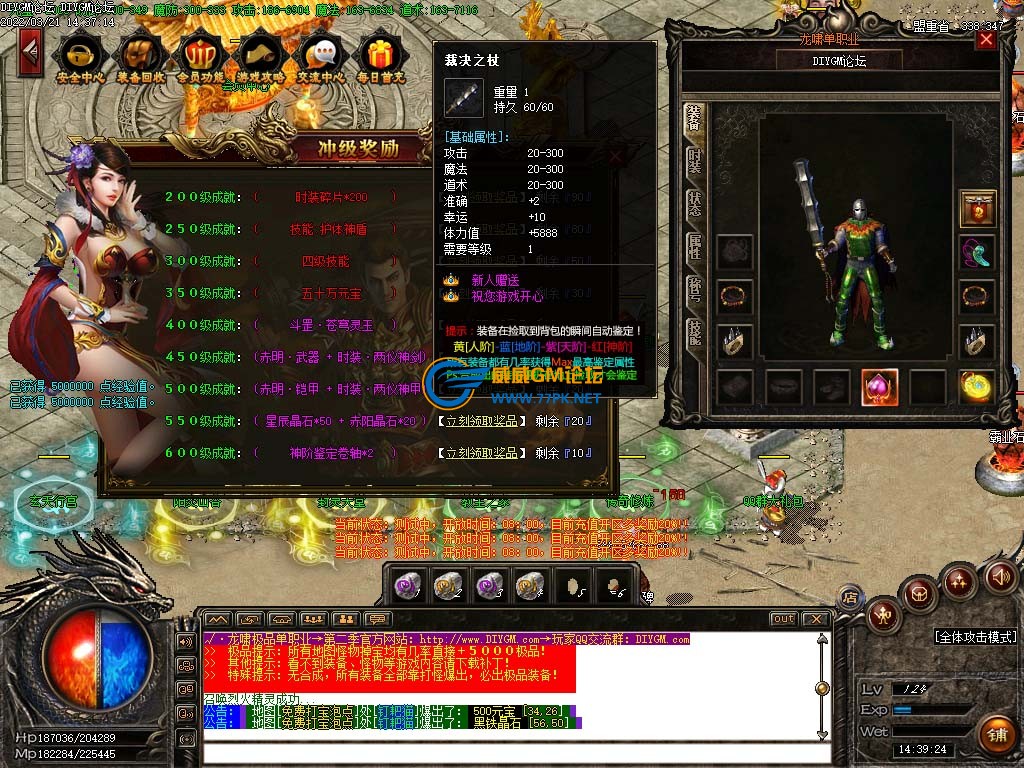Open the 交流中心 chat center

coord(322,58)
